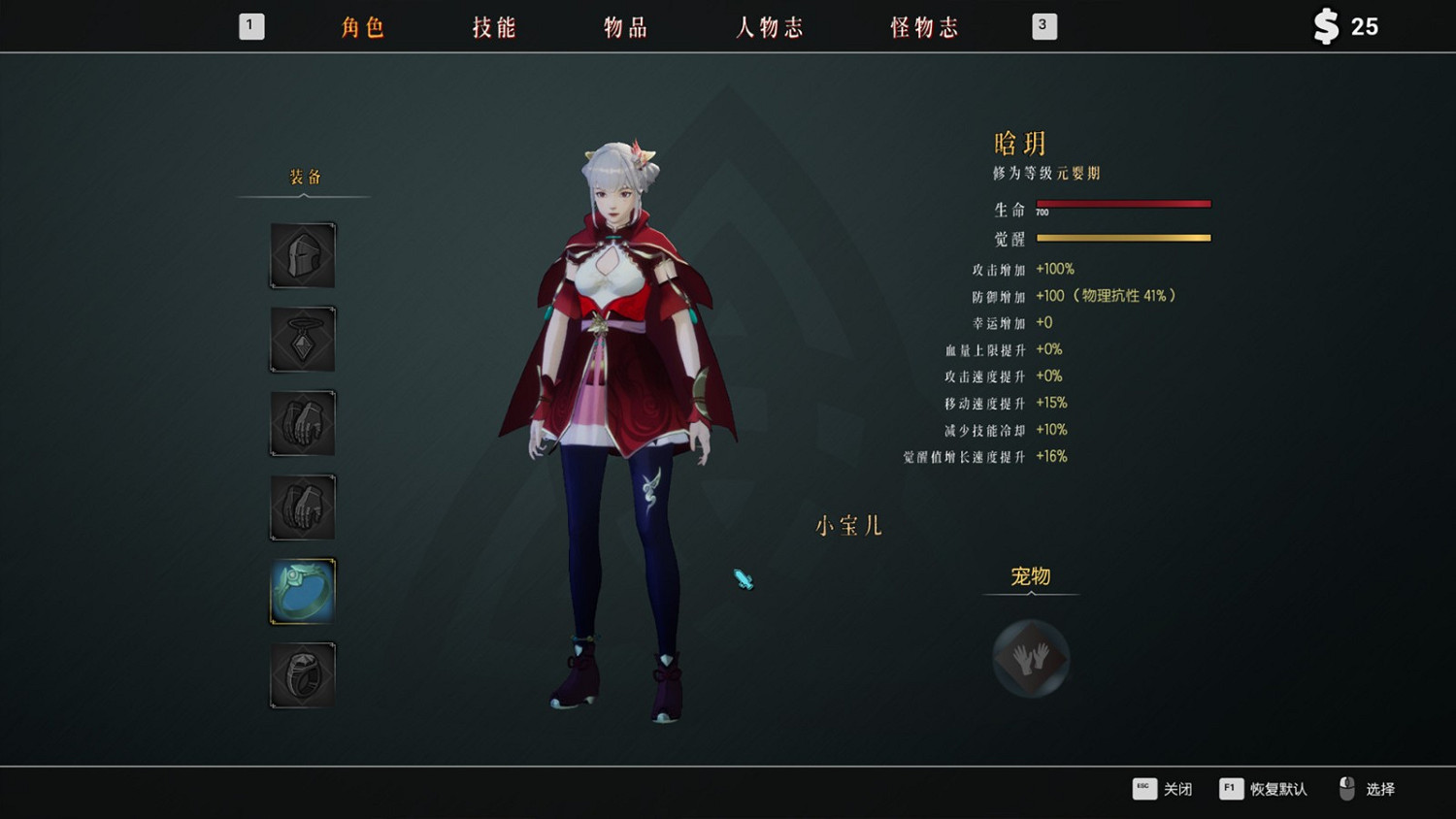
Task: Select the 角色 tab
Action: tap(361, 28)
